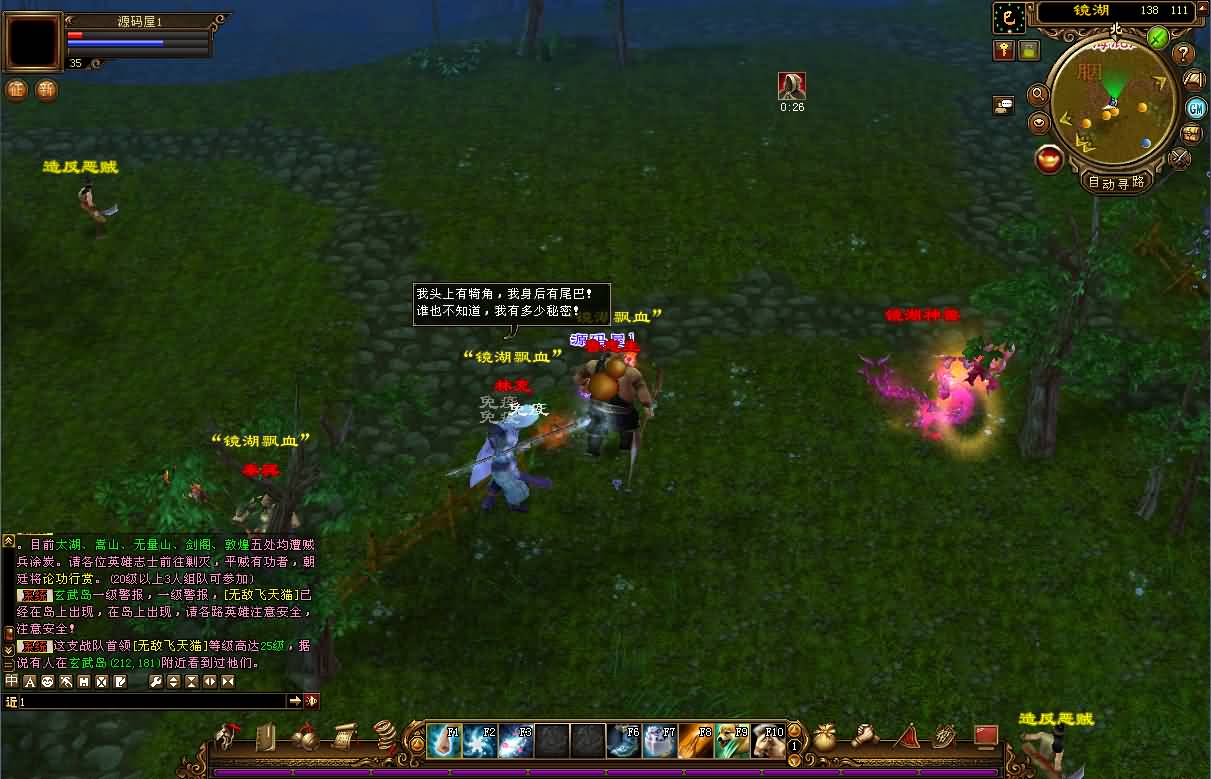1211x779 pixels.
Task: Open the red gold-ingot shop icon
Action: pyautogui.click(x=1049, y=159)
